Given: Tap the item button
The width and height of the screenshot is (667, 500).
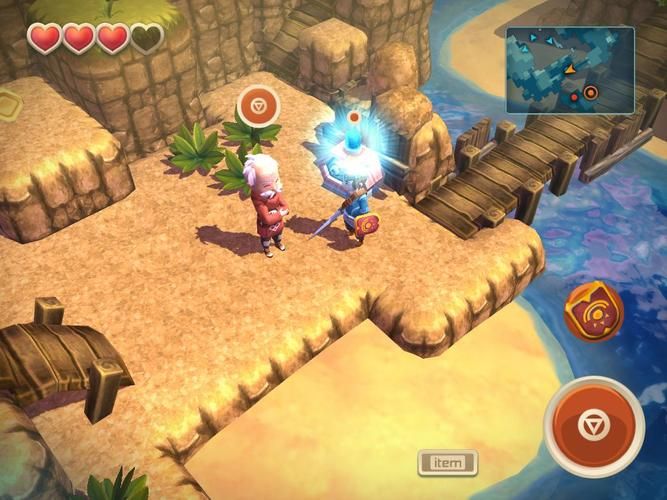Looking at the screenshot, I should (x=447, y=463).
